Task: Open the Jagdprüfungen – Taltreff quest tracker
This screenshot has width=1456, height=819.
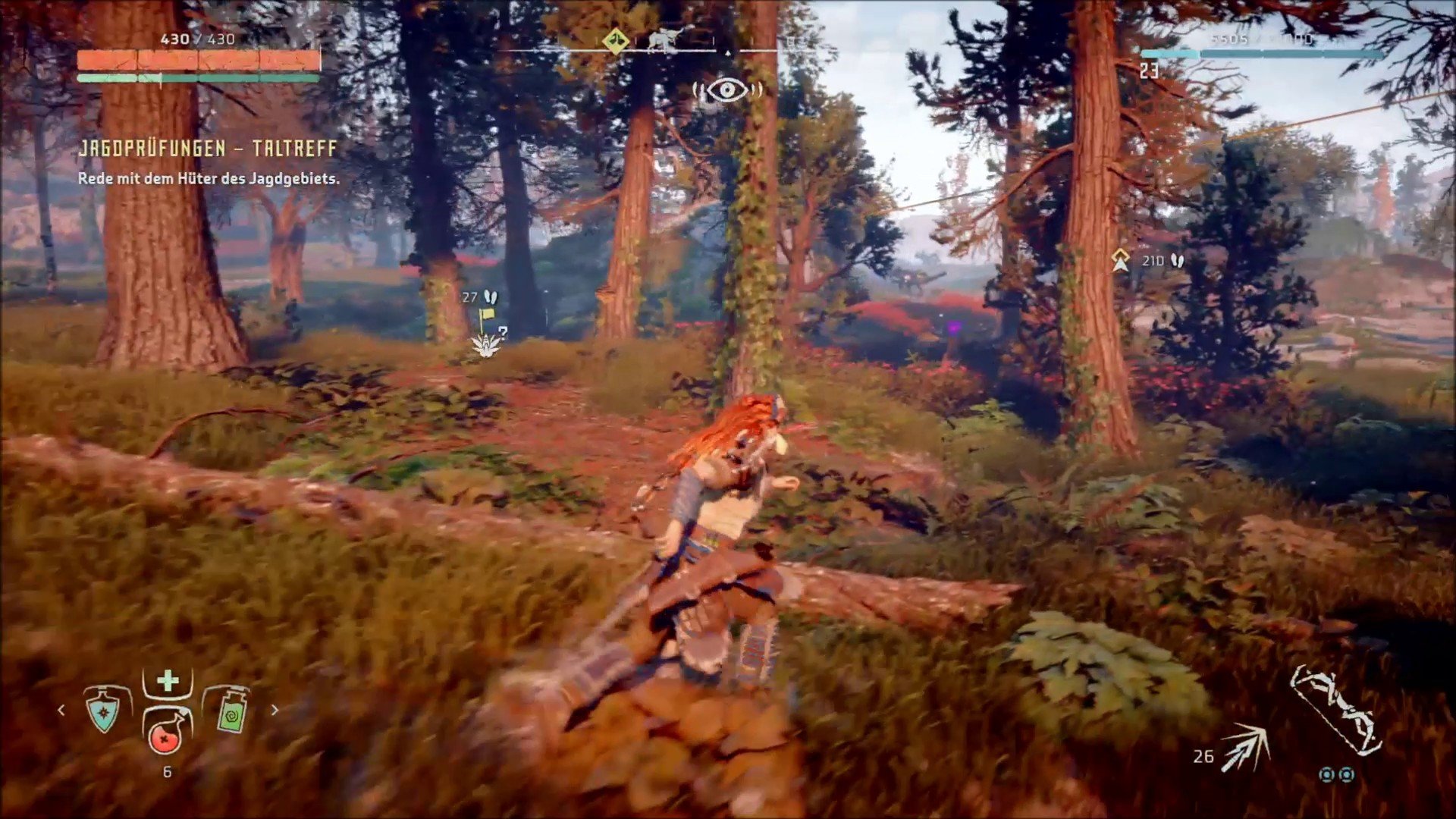Action: coord(207,149)
